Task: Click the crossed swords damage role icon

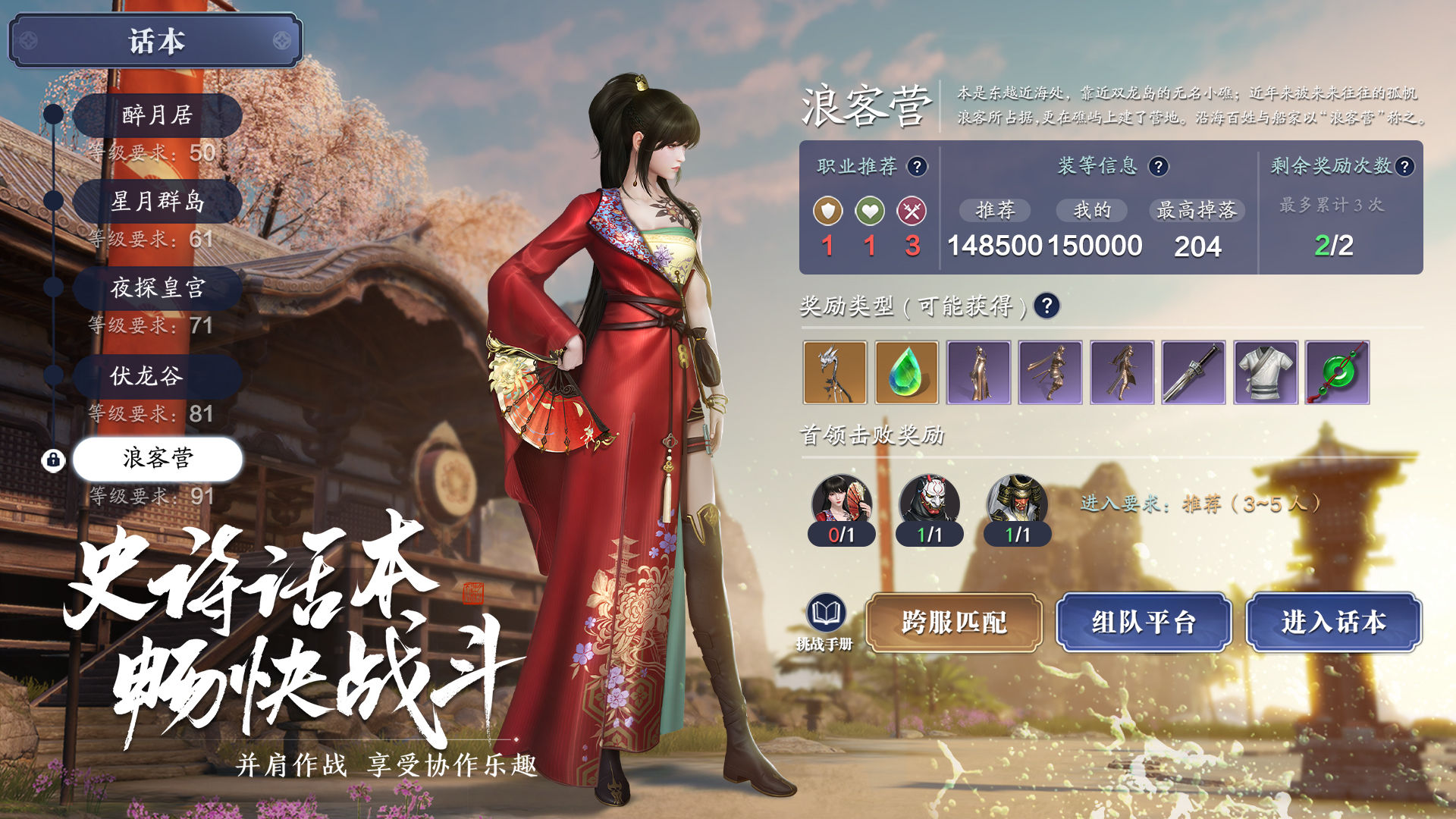Action: tap(912, 210)
